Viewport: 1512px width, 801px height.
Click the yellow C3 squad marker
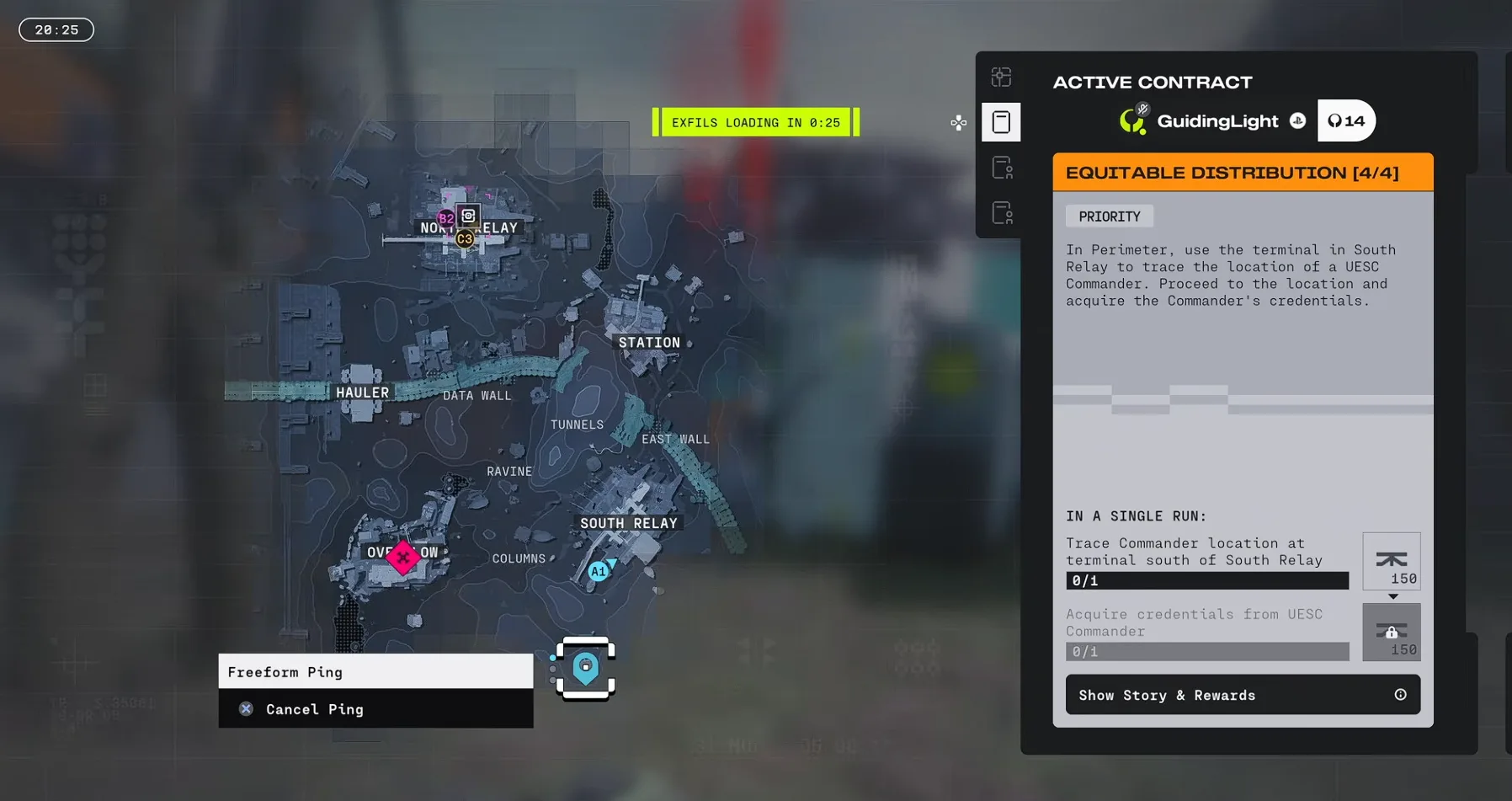click(x=465, y=239)
